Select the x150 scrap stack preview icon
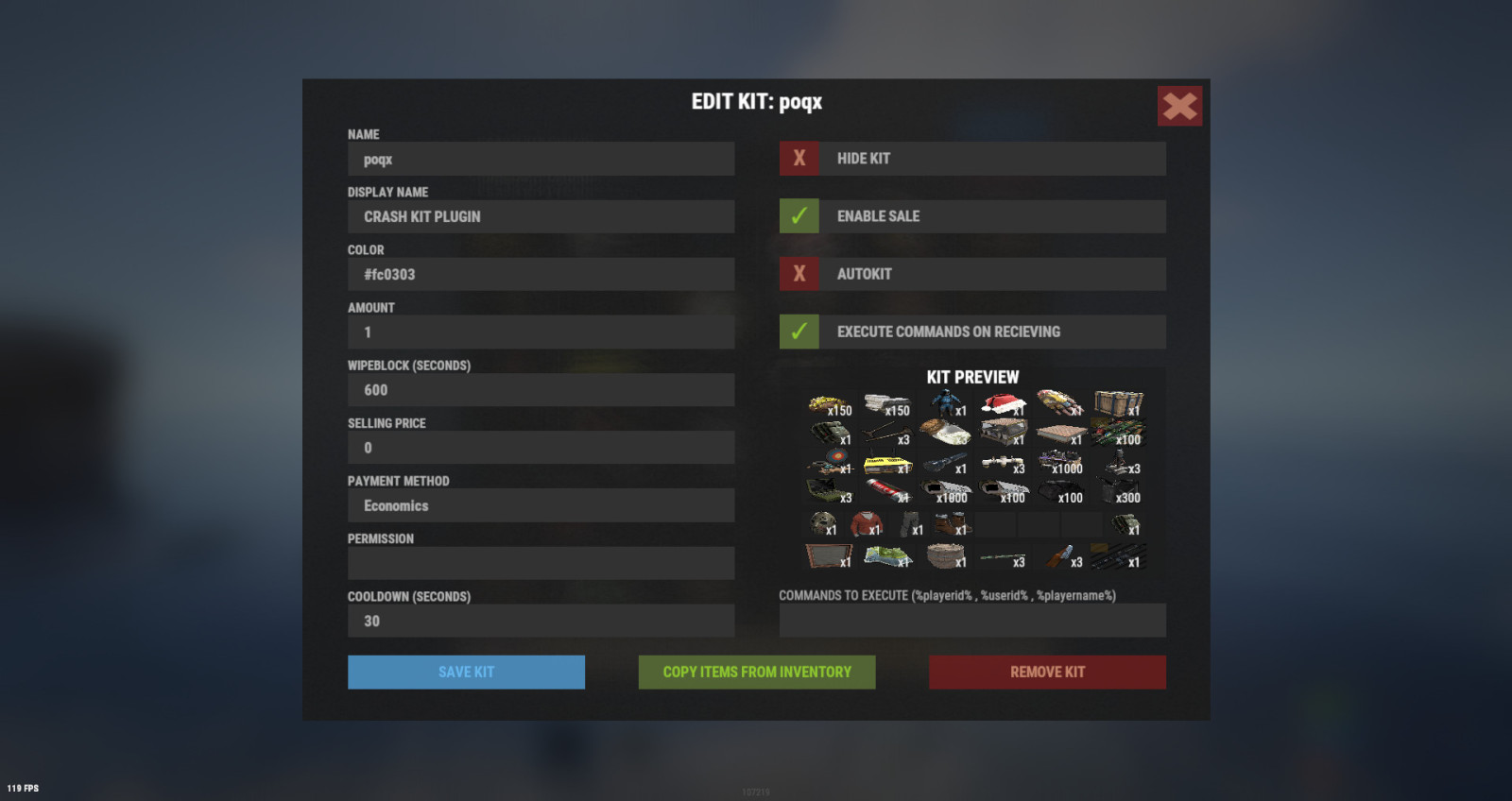Screen dimensions: 1512x801 click(830, 403)
